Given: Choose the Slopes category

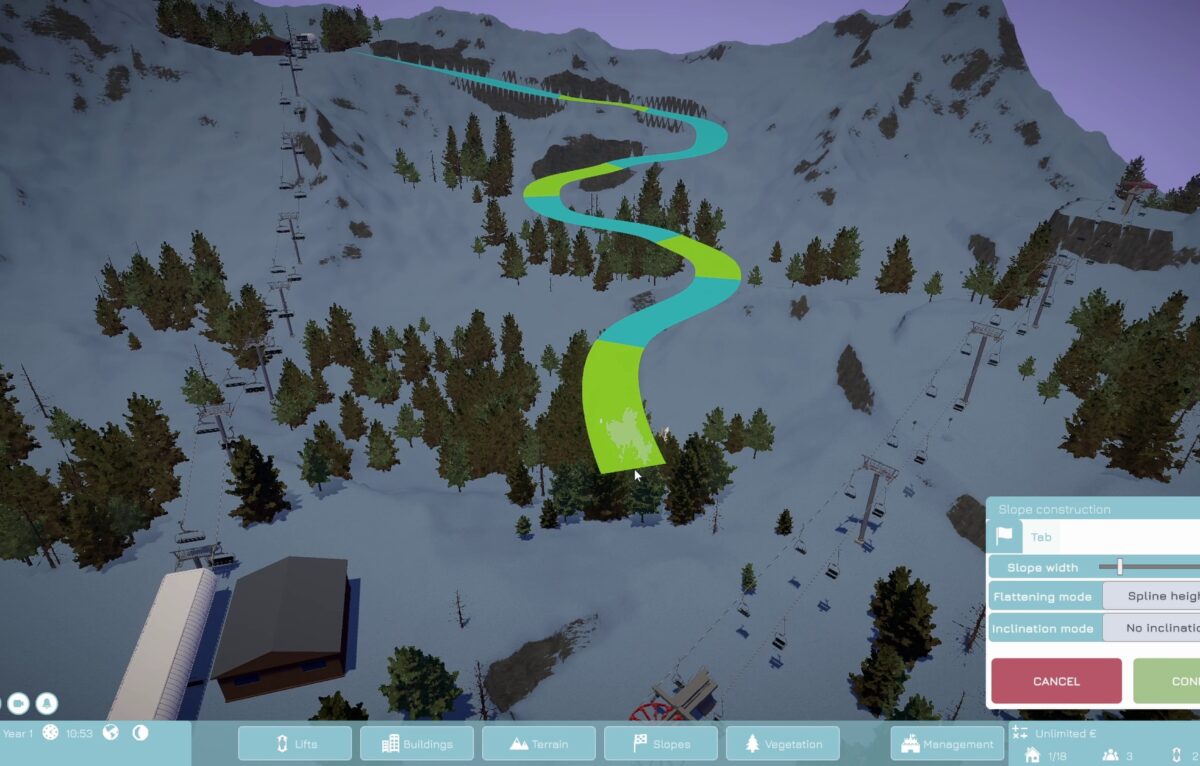Looking at the screenshot, I should [x=661, y=743].
